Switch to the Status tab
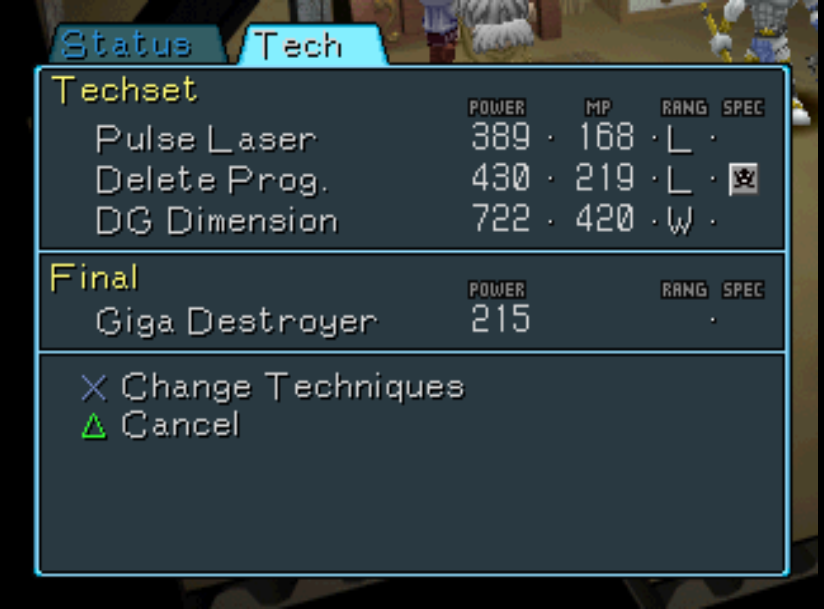 126,46
